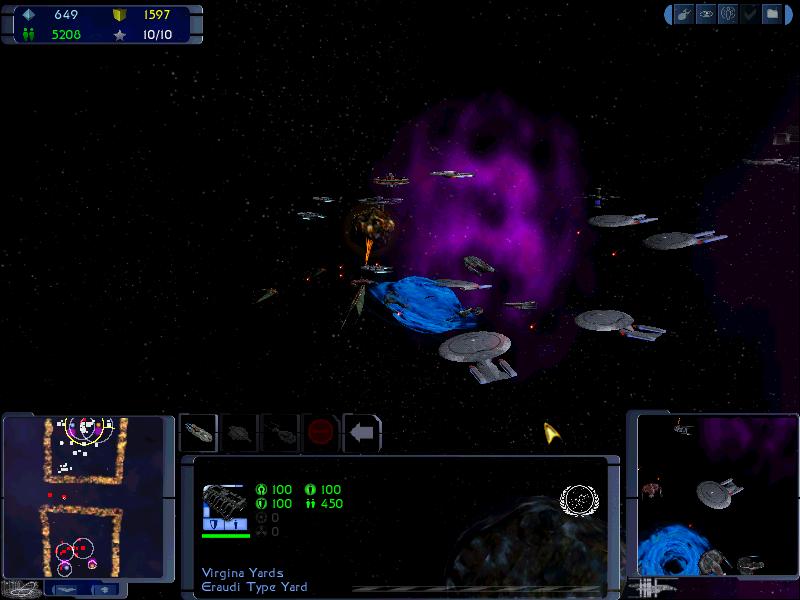Open the brain-shaped toolbar button
This screenshot has height=600, width=800.
point(728,15)
